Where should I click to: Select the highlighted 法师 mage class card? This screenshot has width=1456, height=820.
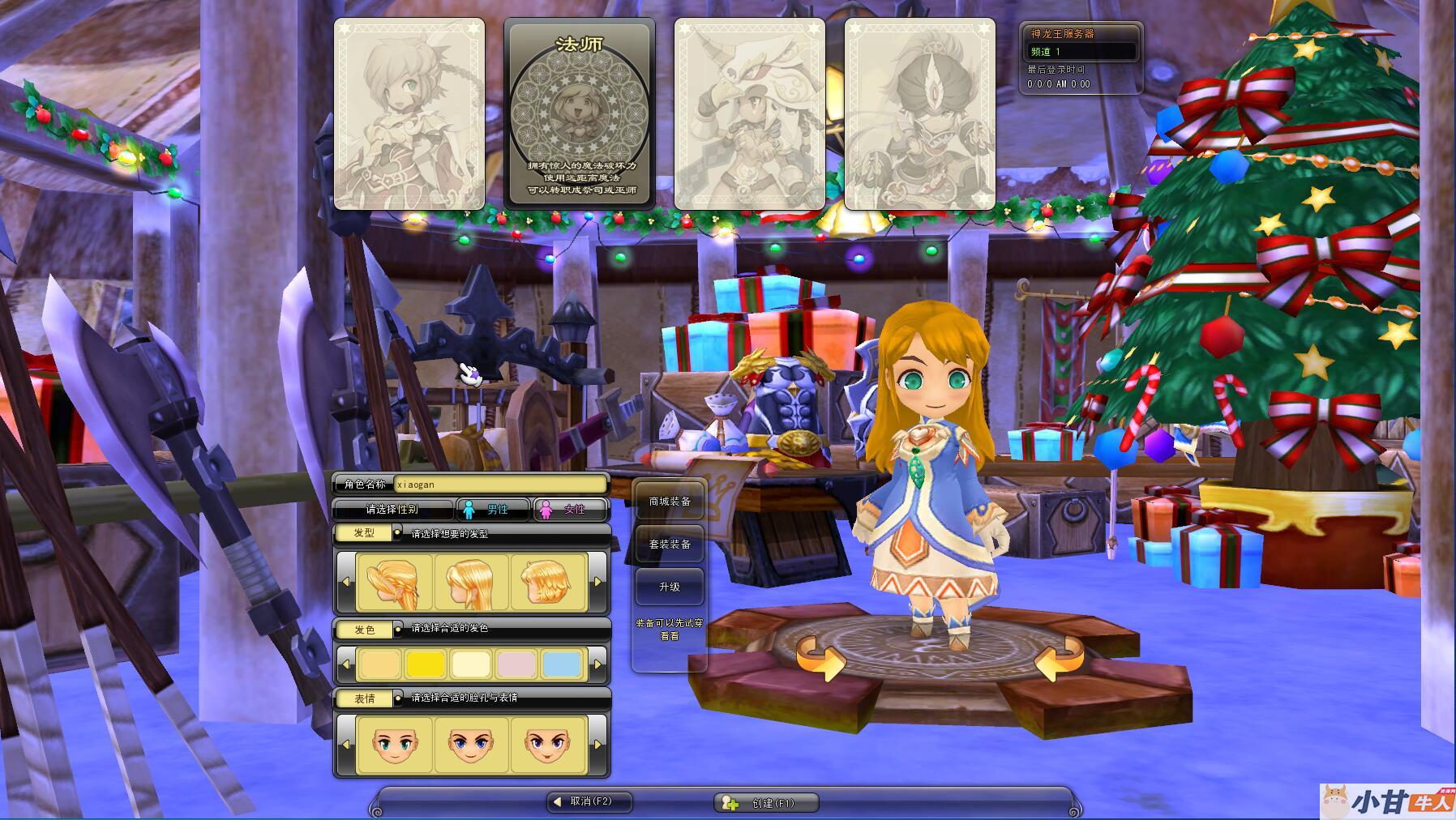579,113
